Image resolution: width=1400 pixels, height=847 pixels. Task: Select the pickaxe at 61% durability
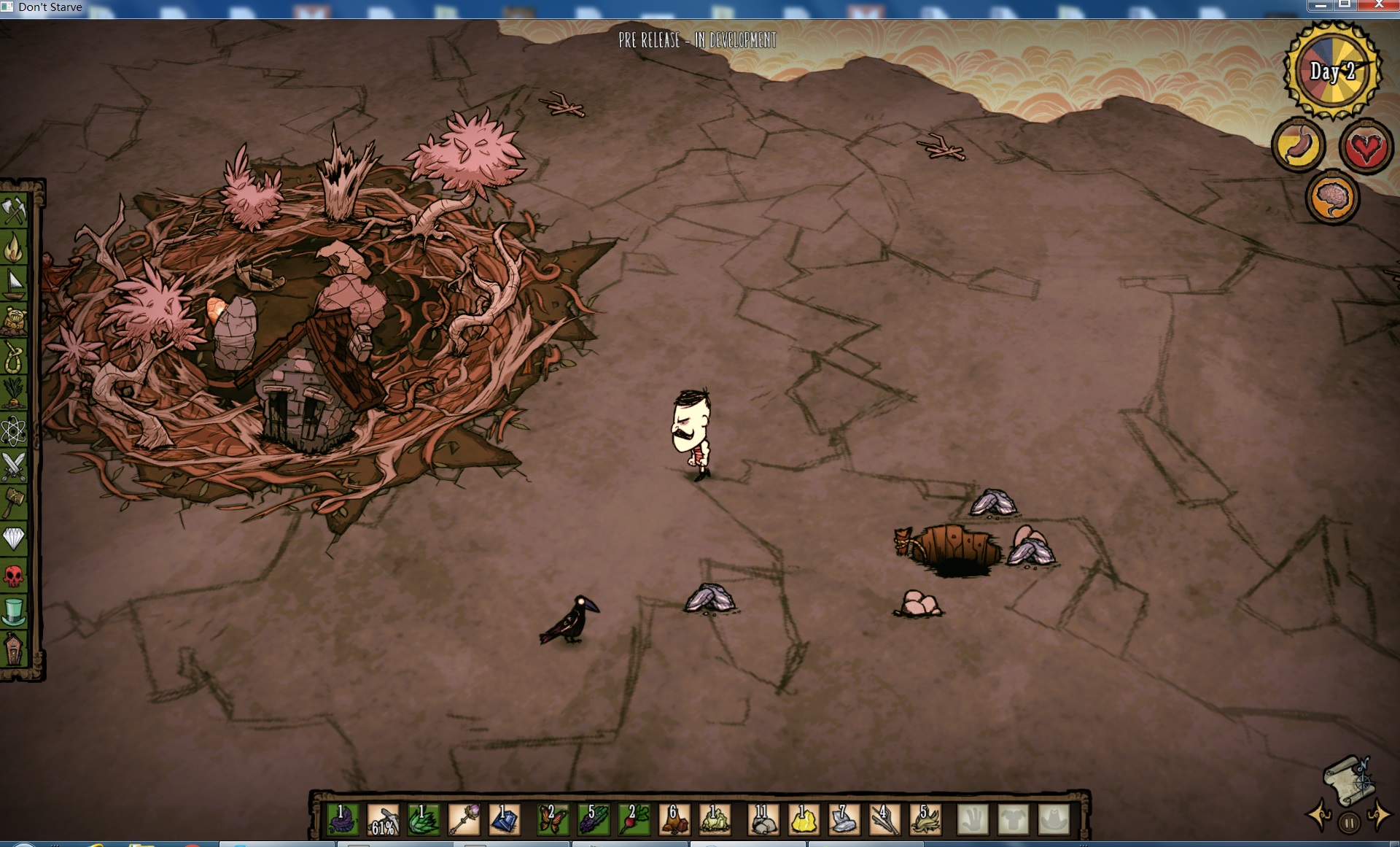click(384, 820)
